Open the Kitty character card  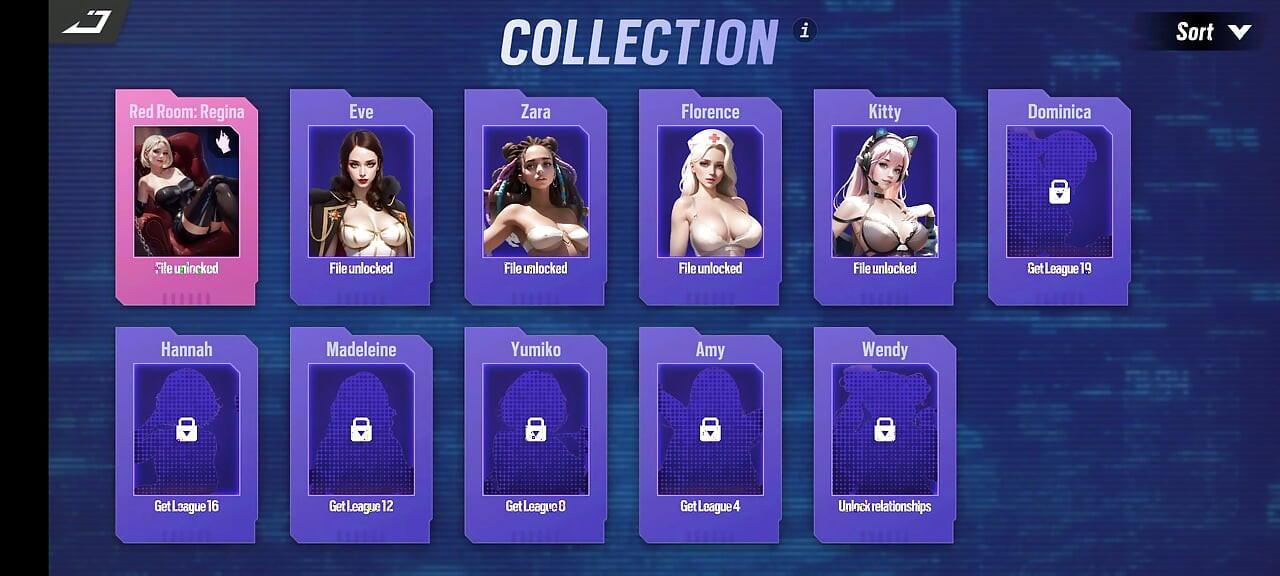tap(884, 196)
